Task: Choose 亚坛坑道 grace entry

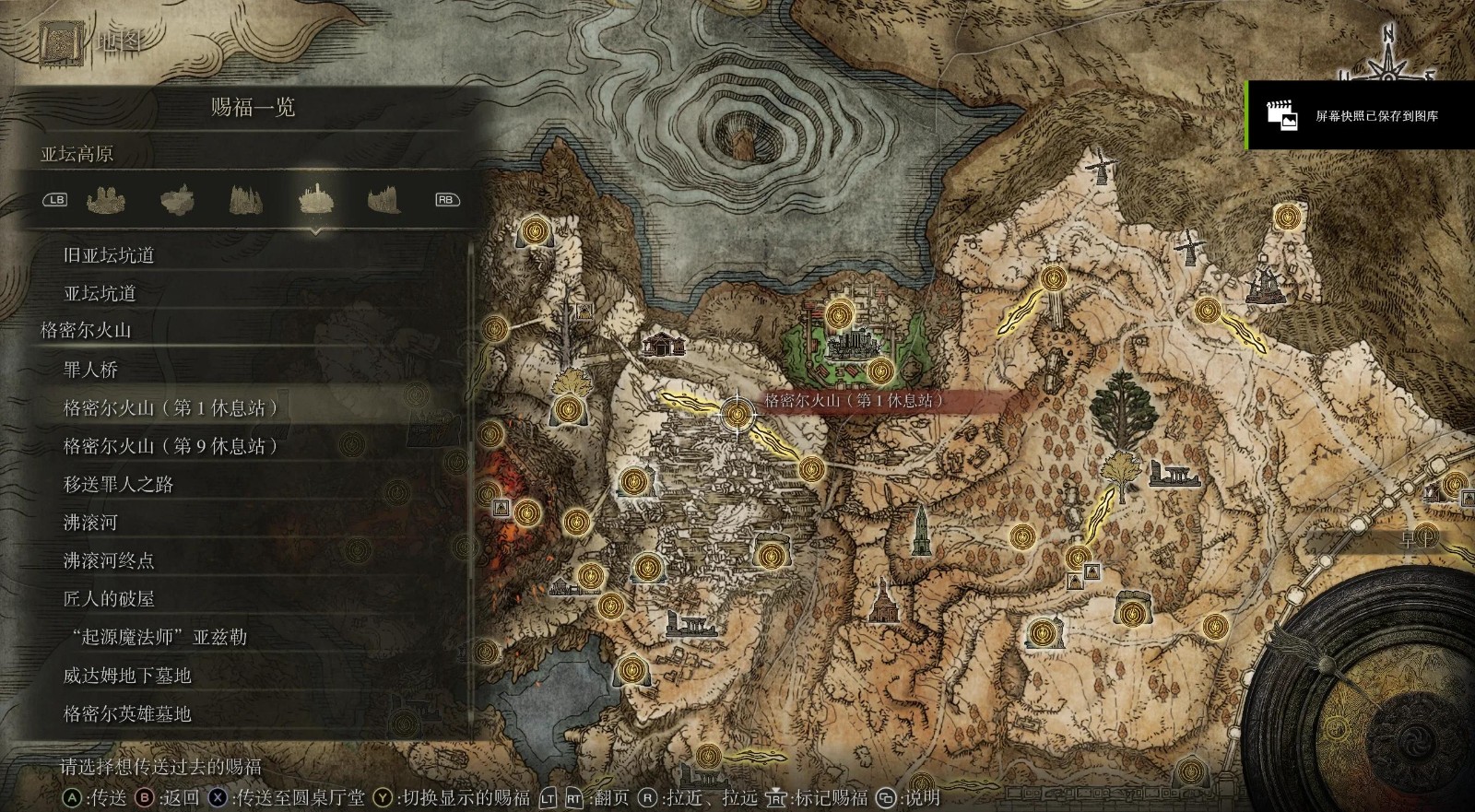Action: tap(100, 293)
